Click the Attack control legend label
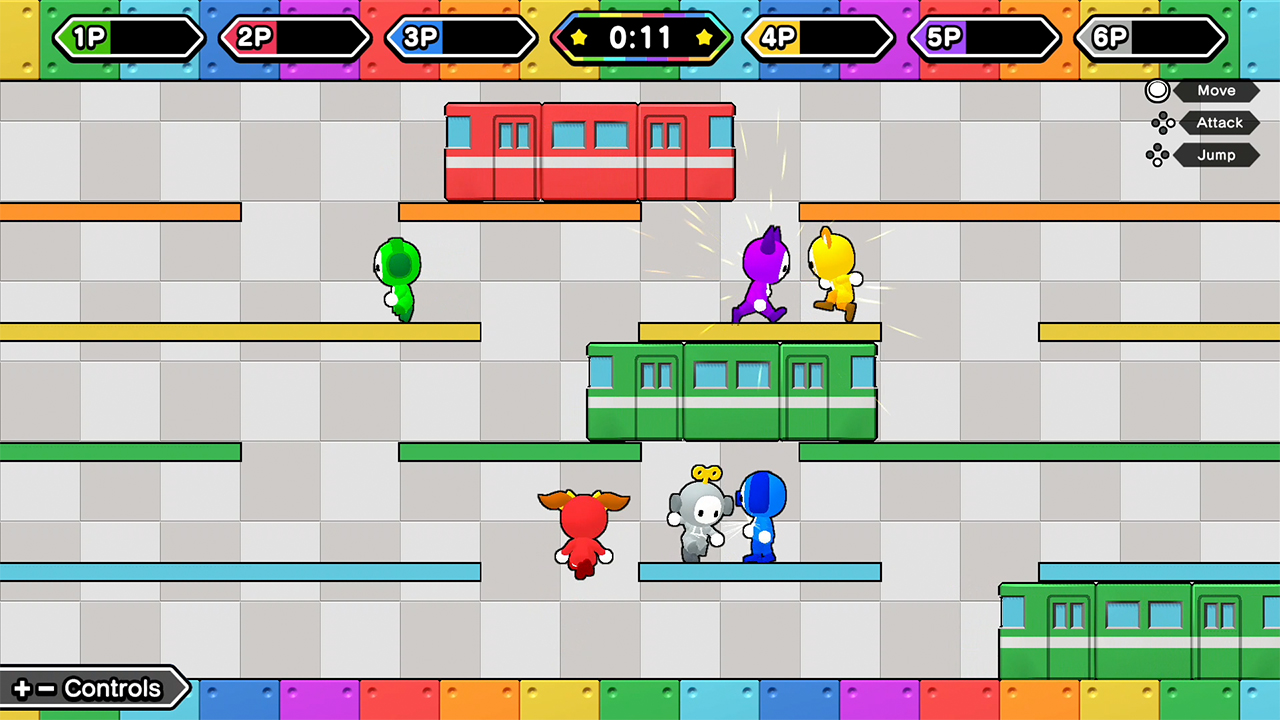 1219,122
